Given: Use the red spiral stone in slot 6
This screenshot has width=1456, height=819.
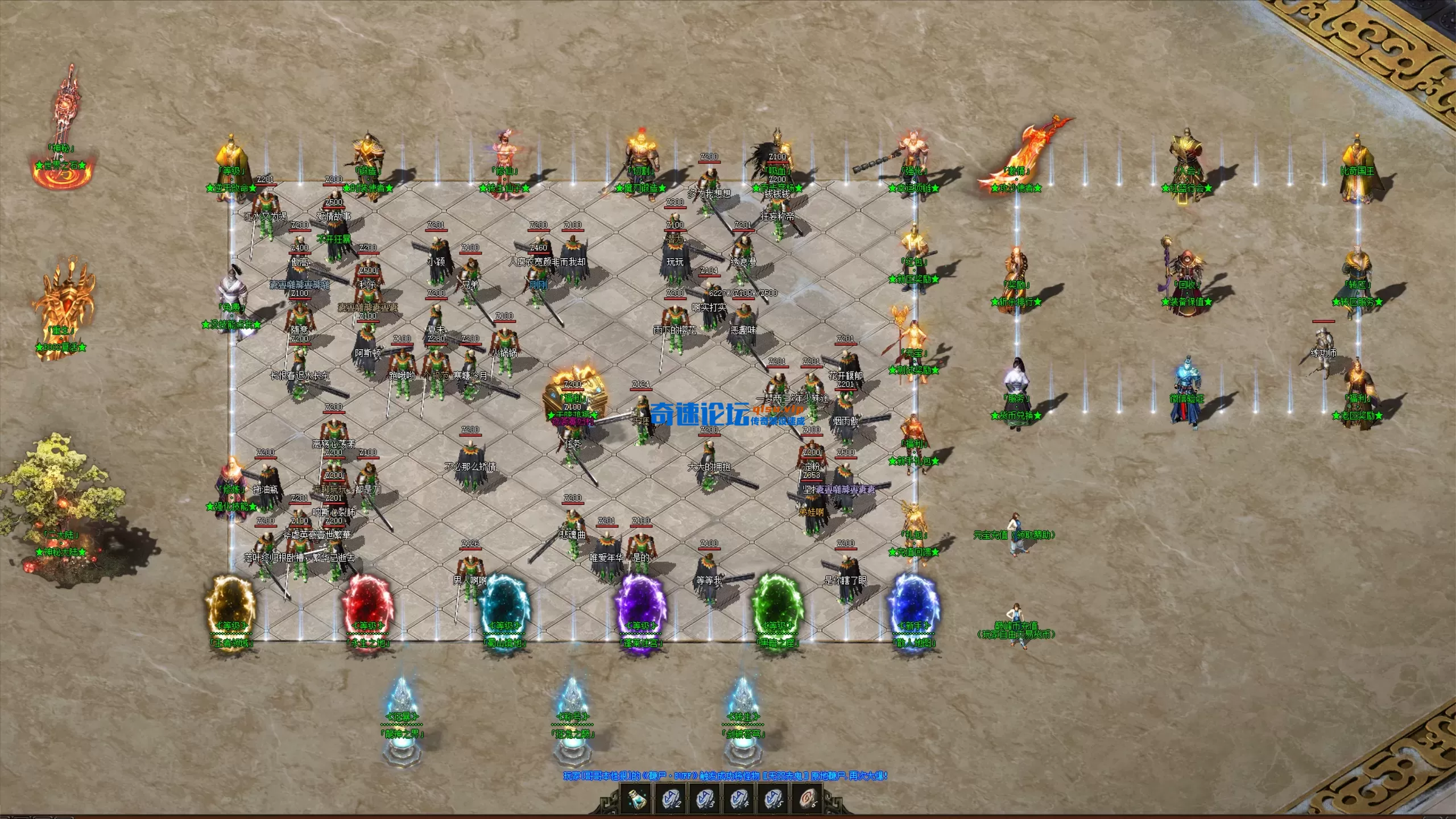Looking at the screenshot, I should [x=807, y=799].
